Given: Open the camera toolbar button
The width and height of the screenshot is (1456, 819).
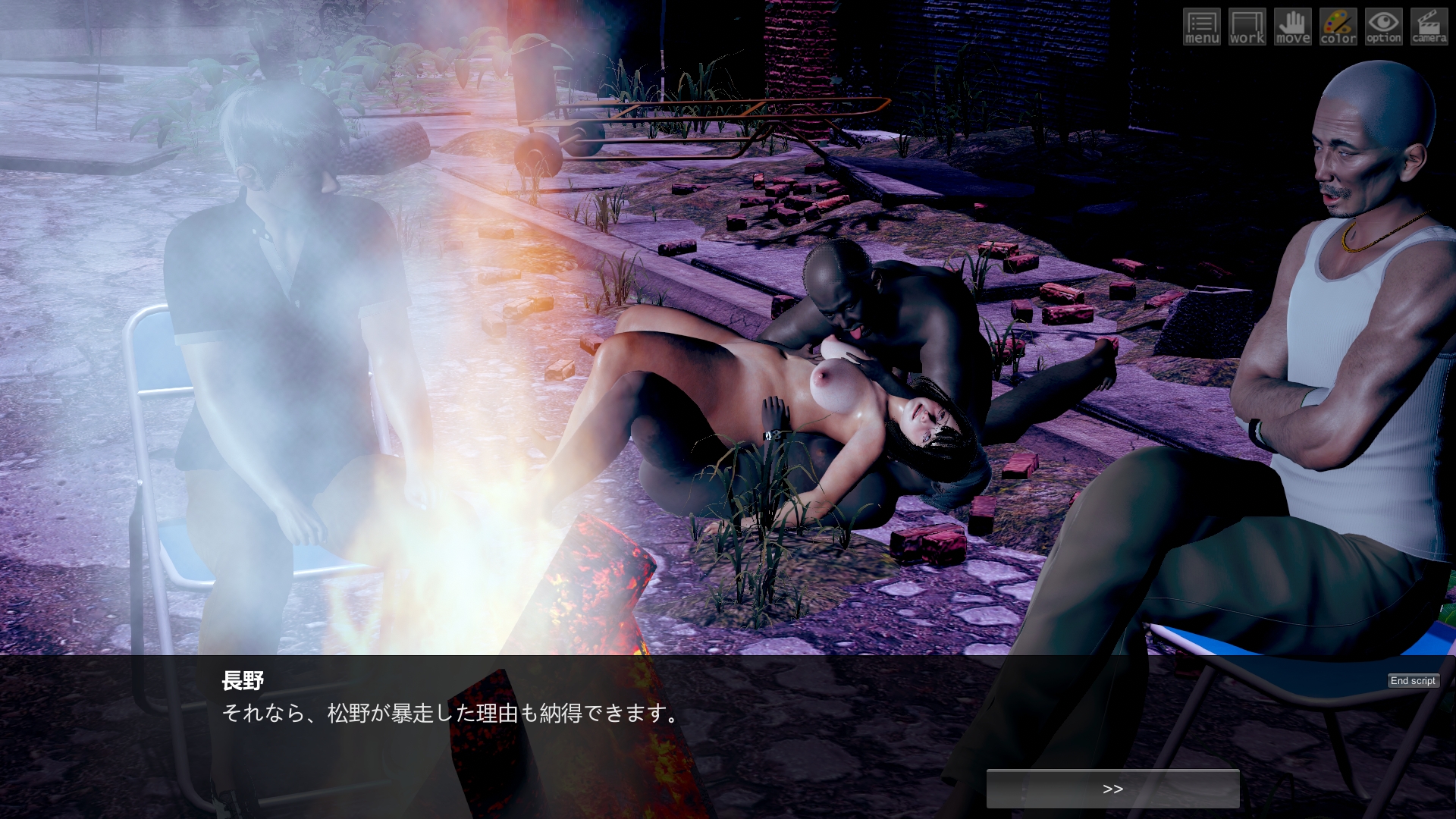Looking at the screenshot, I should coord(1429,27).
